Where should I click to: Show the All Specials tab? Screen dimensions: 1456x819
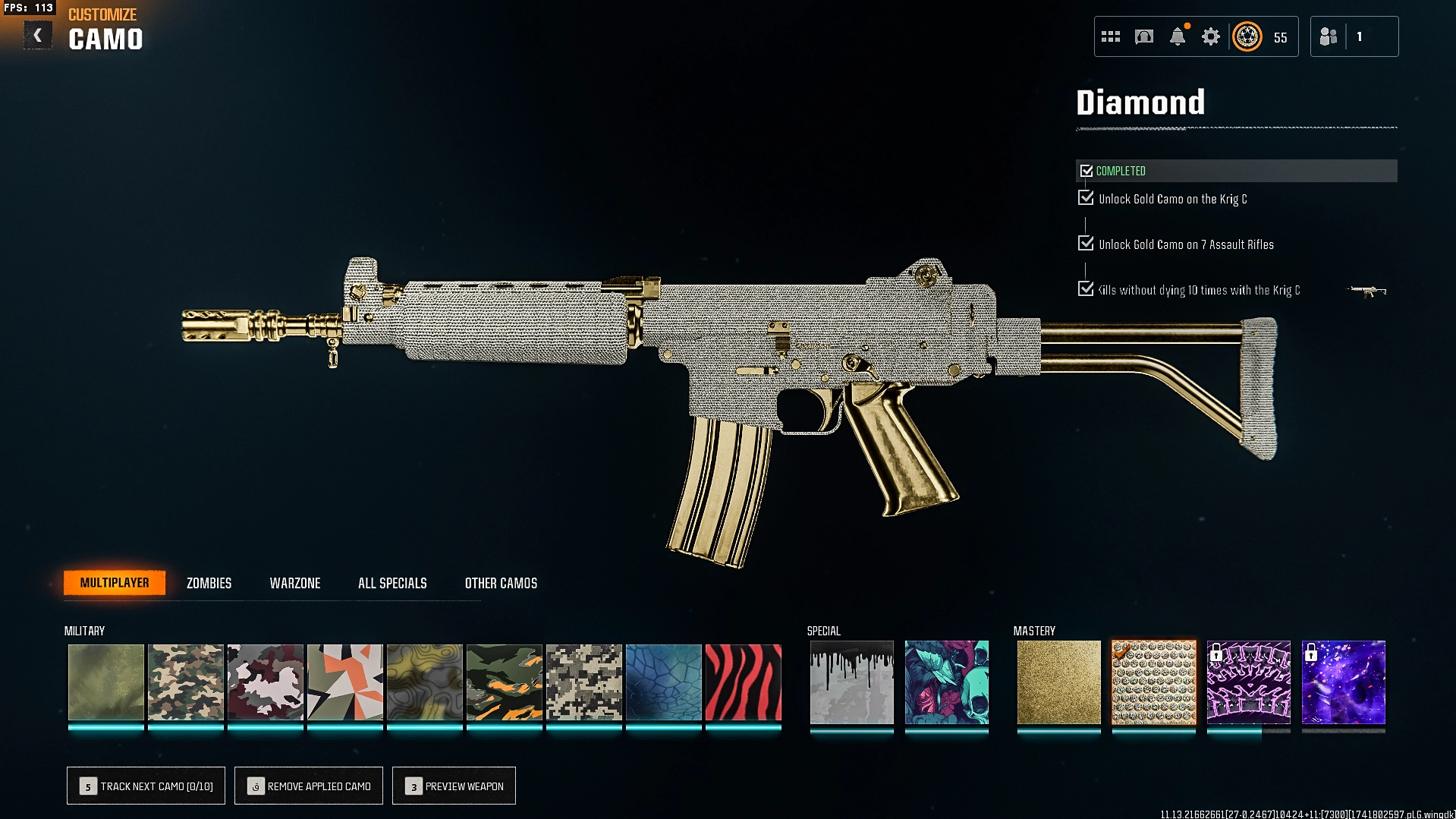click(392, 583)
